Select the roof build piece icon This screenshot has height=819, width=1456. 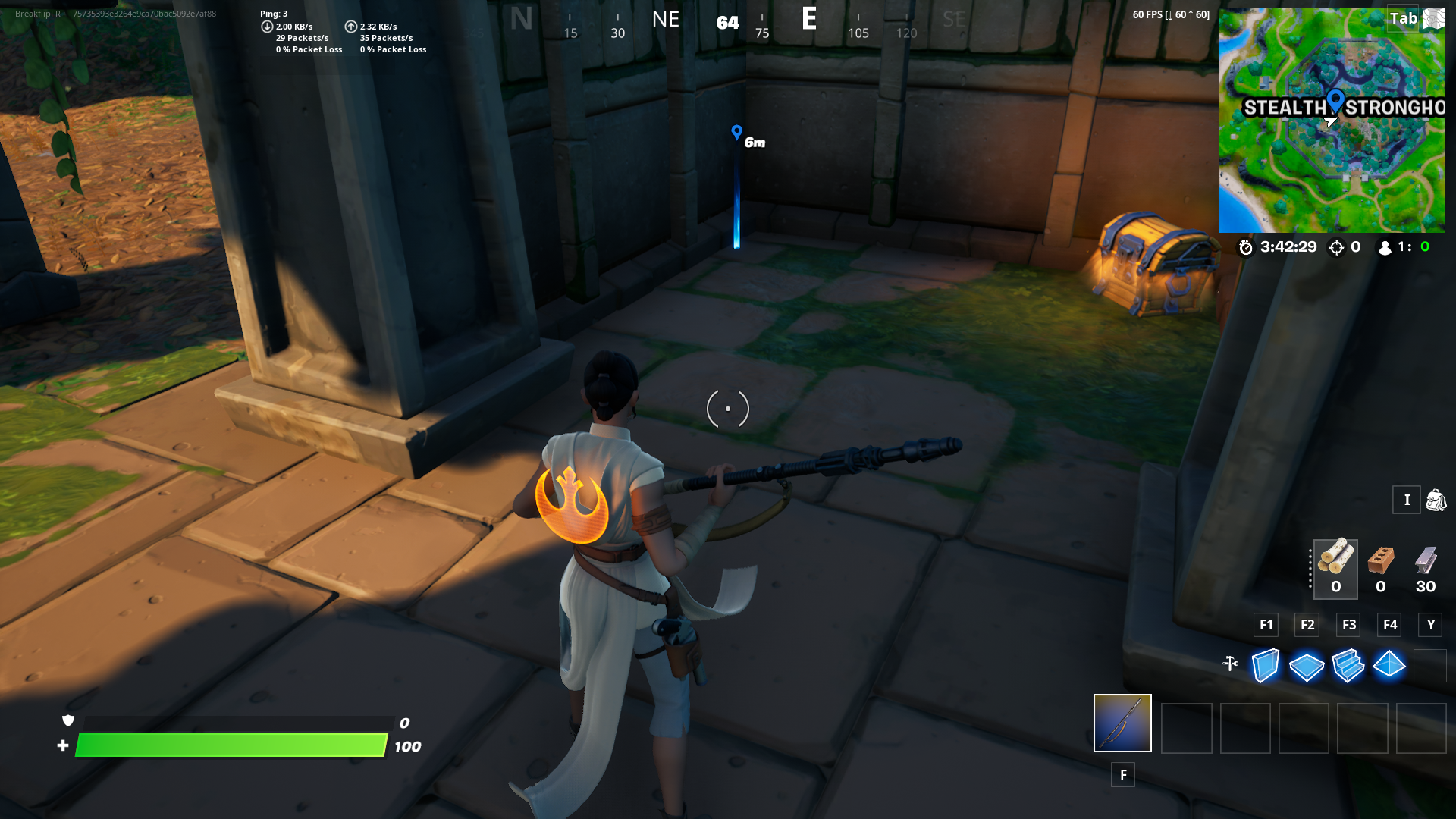pyautogui.click(x=1390, y=666)
